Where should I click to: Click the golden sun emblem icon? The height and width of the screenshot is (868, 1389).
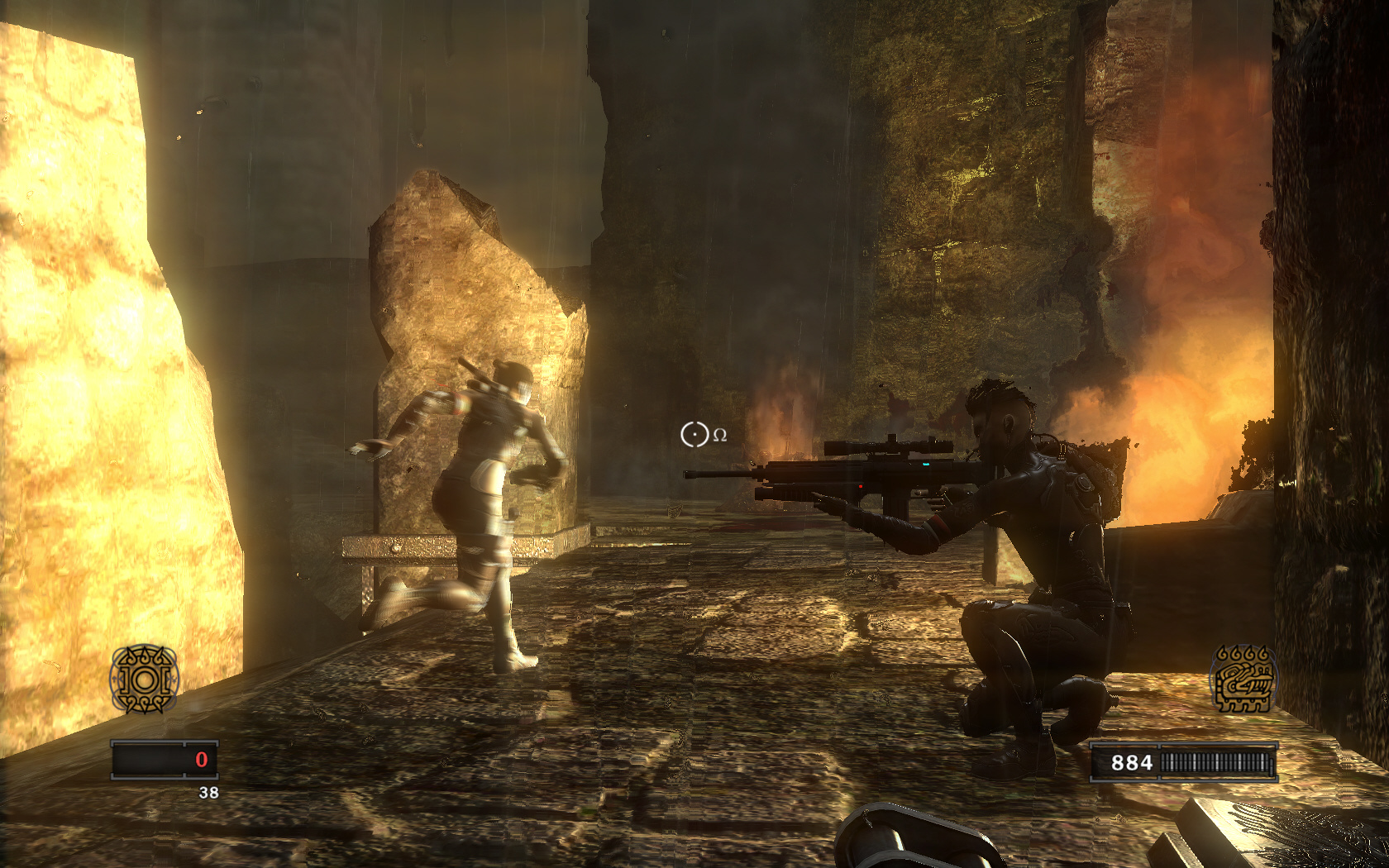coord(145,680)
